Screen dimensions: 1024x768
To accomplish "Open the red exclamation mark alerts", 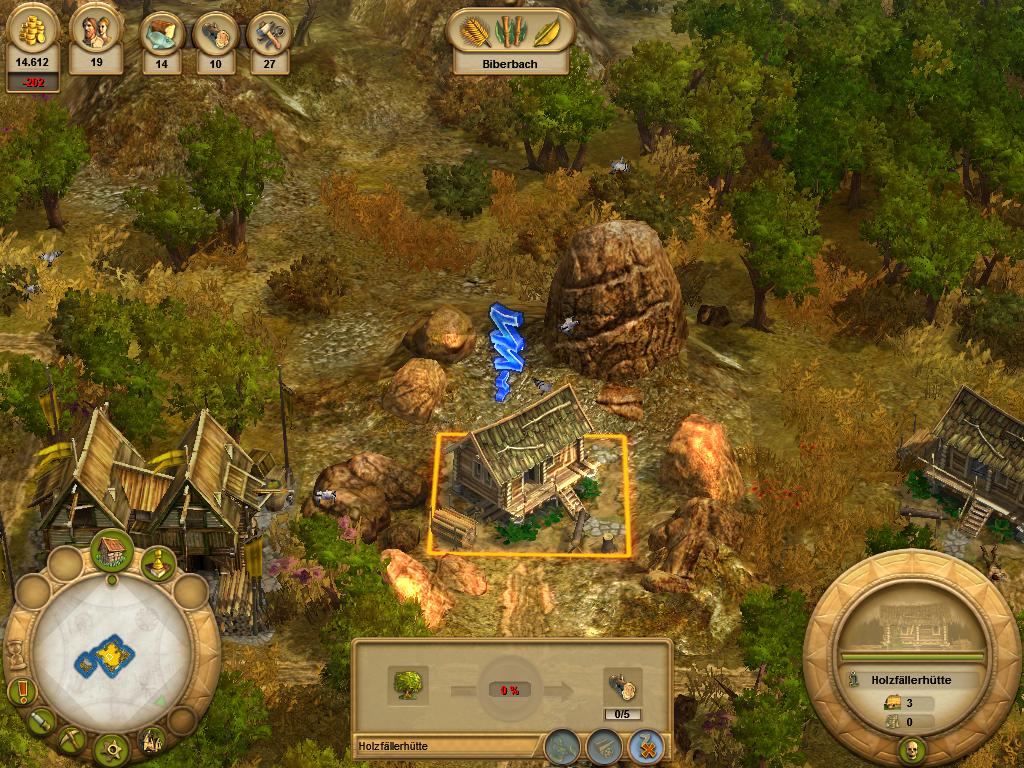I will [x=20, y=691].
